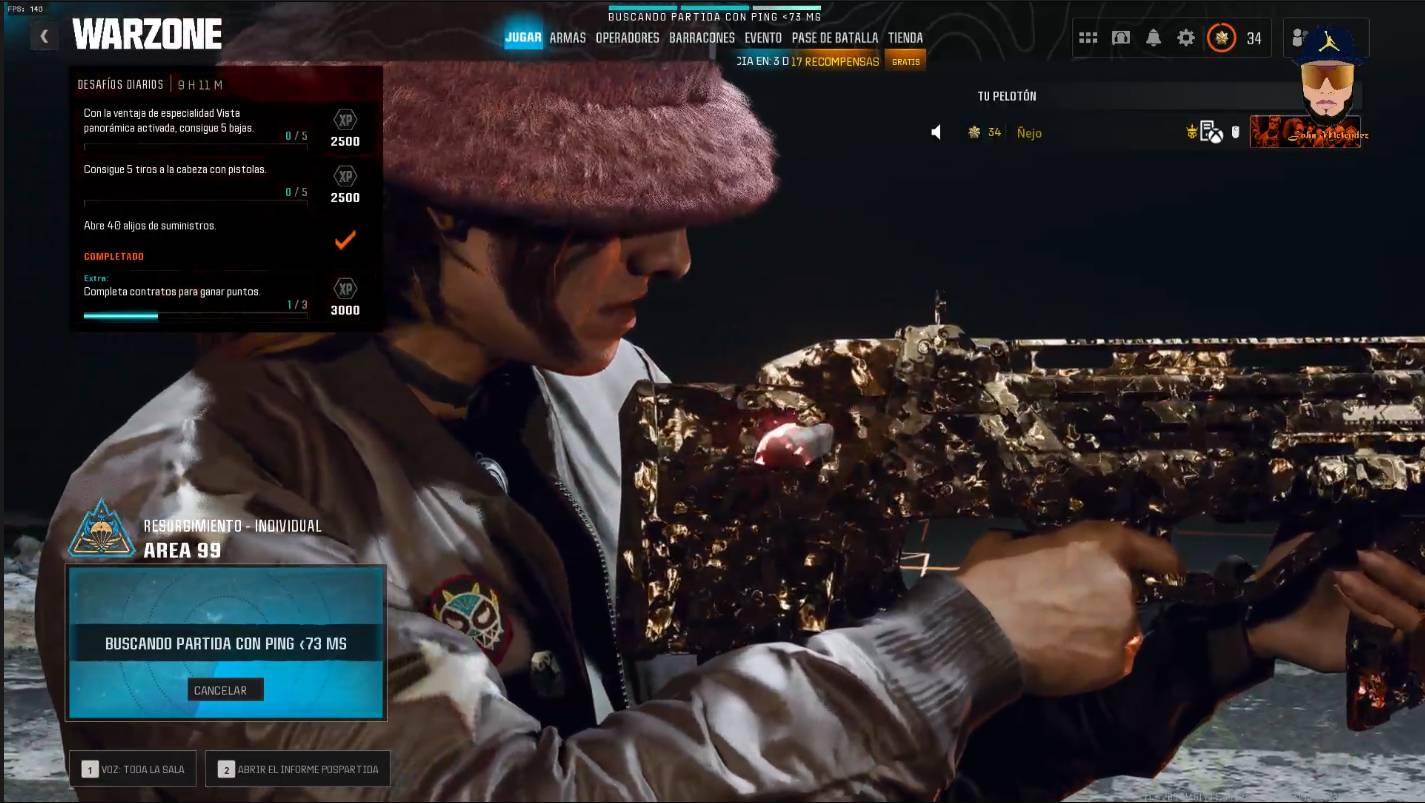Screen dimensions: 1425x803
Task: Show notifications with the bell icon
Action: coord(1153,38)
